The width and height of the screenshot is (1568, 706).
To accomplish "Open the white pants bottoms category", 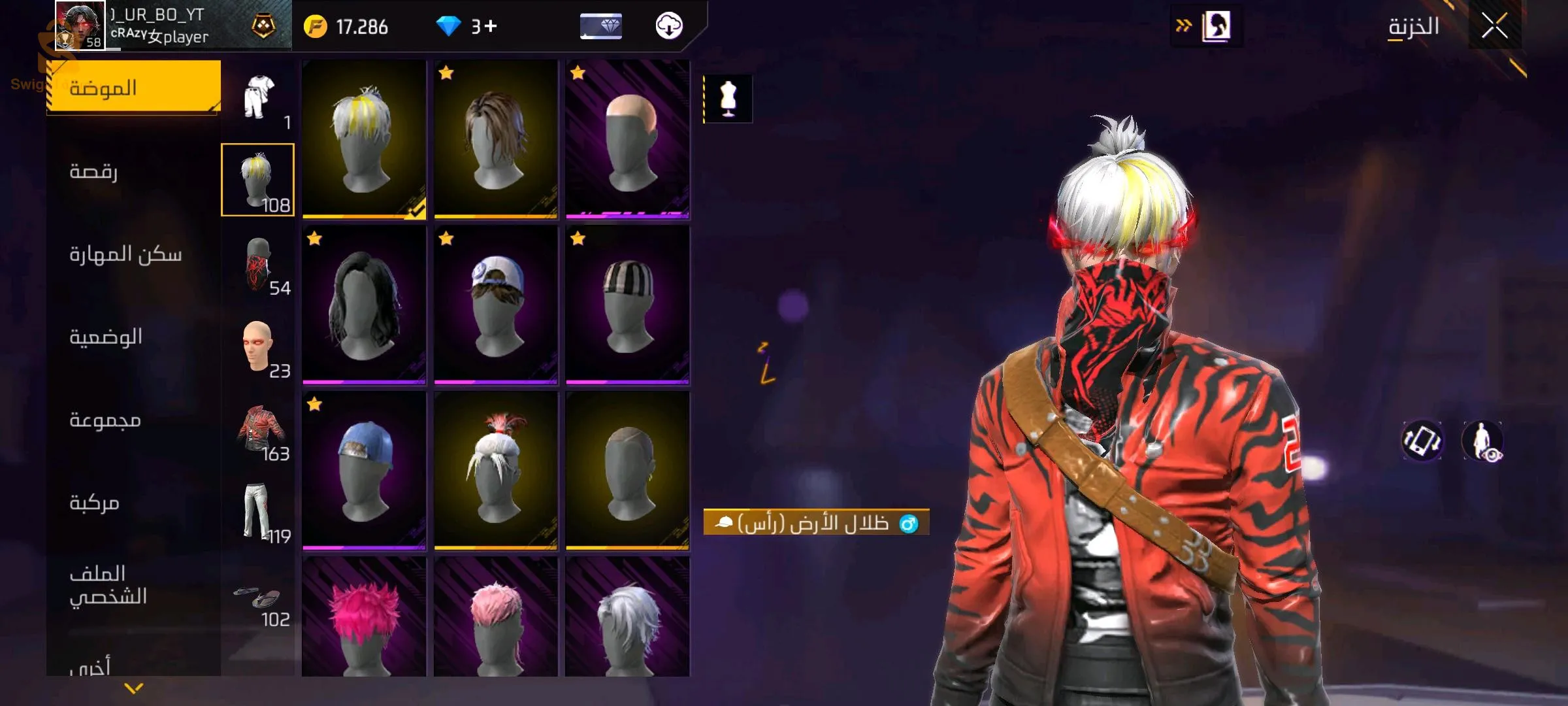I will tap(259, 512).
